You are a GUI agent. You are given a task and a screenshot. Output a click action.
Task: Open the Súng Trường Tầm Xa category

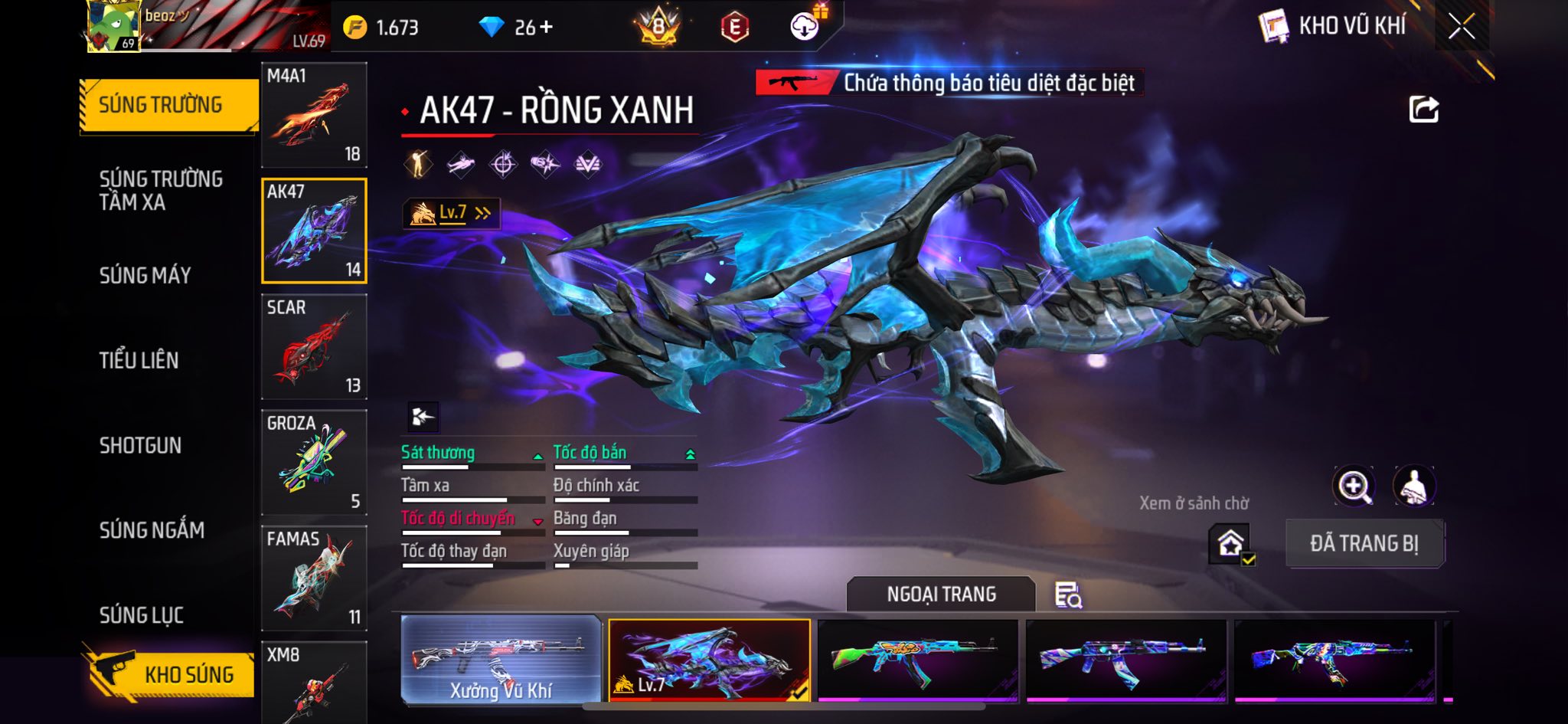click(161, 190)
